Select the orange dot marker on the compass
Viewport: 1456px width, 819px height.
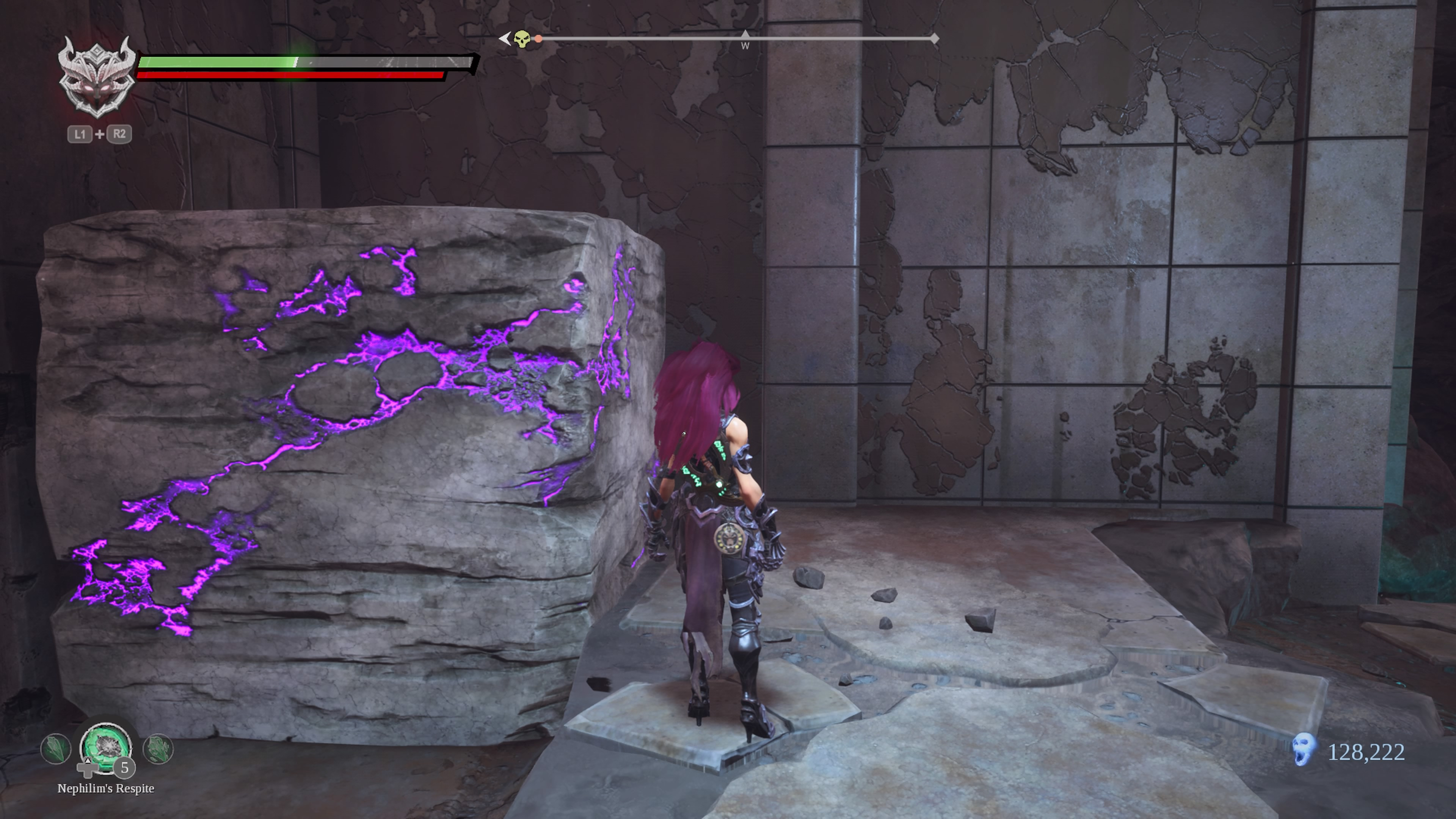tap(539, 39)
